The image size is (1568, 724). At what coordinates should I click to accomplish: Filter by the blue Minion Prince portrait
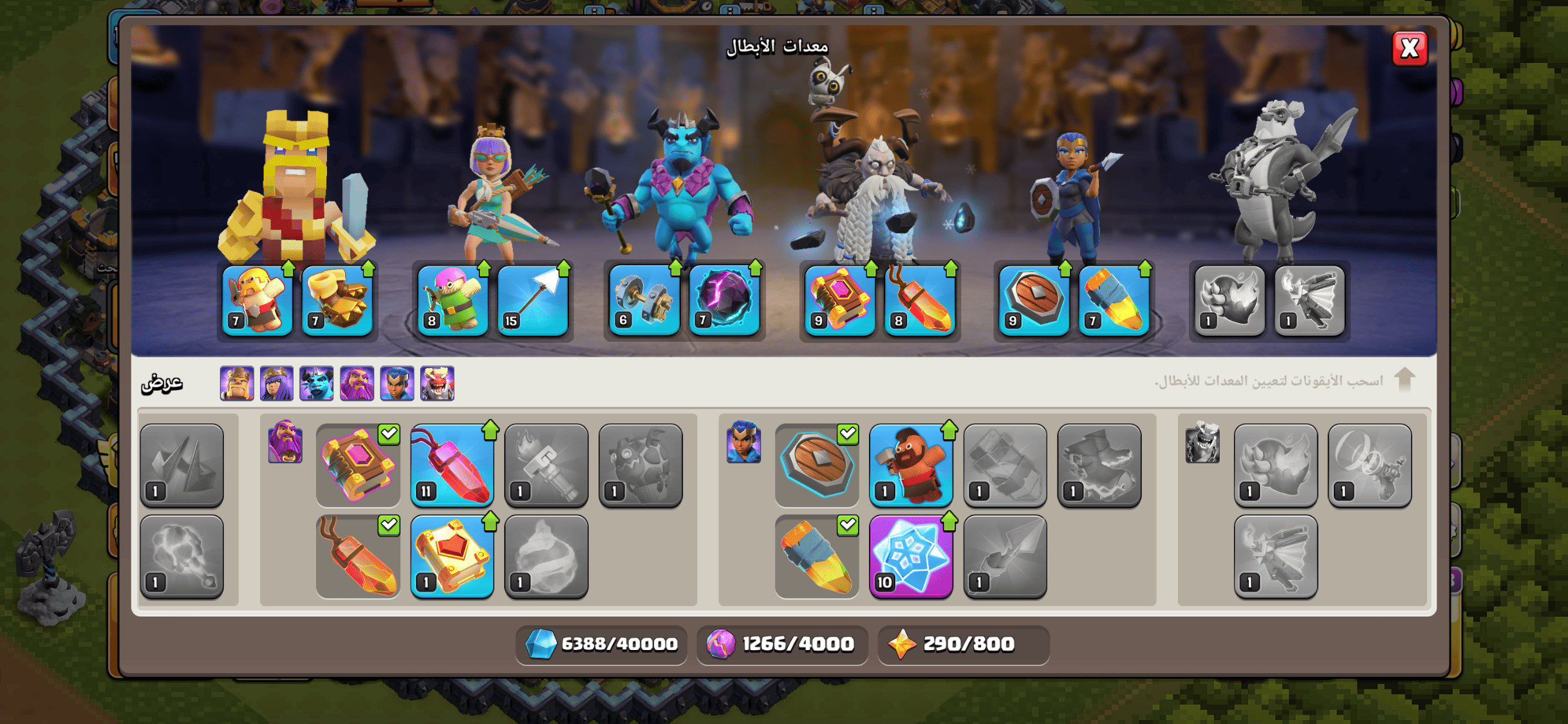click(317, 384)
